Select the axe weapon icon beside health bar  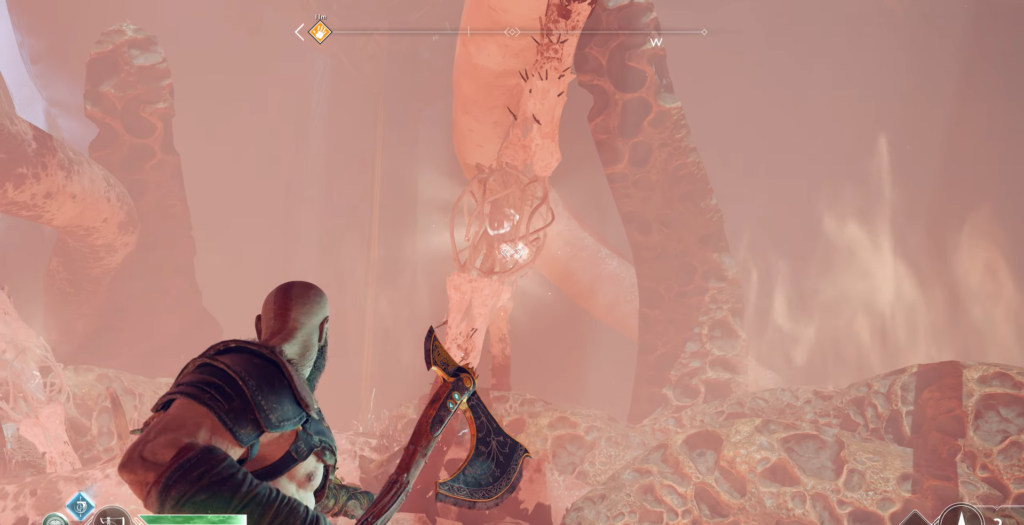(x=111, y=517)
